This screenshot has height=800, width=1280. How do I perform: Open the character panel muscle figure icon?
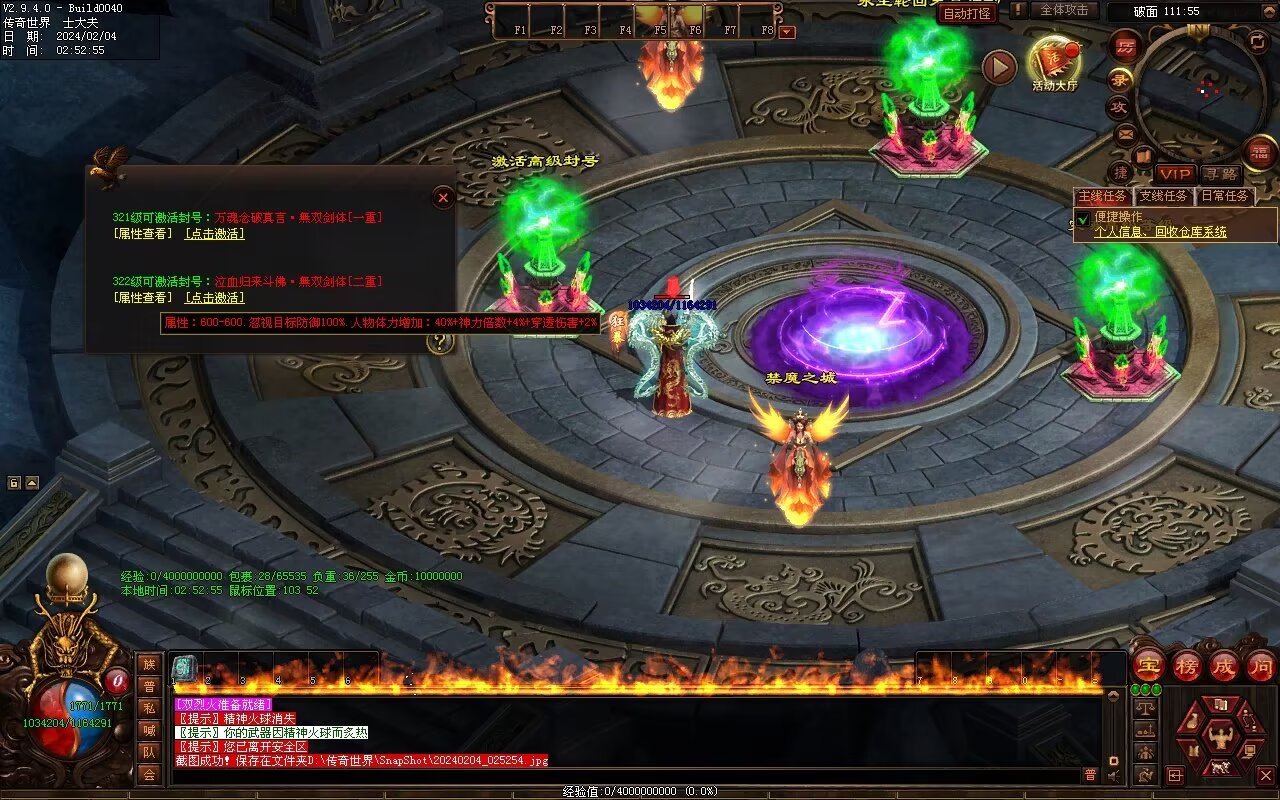pos(1220,737)
